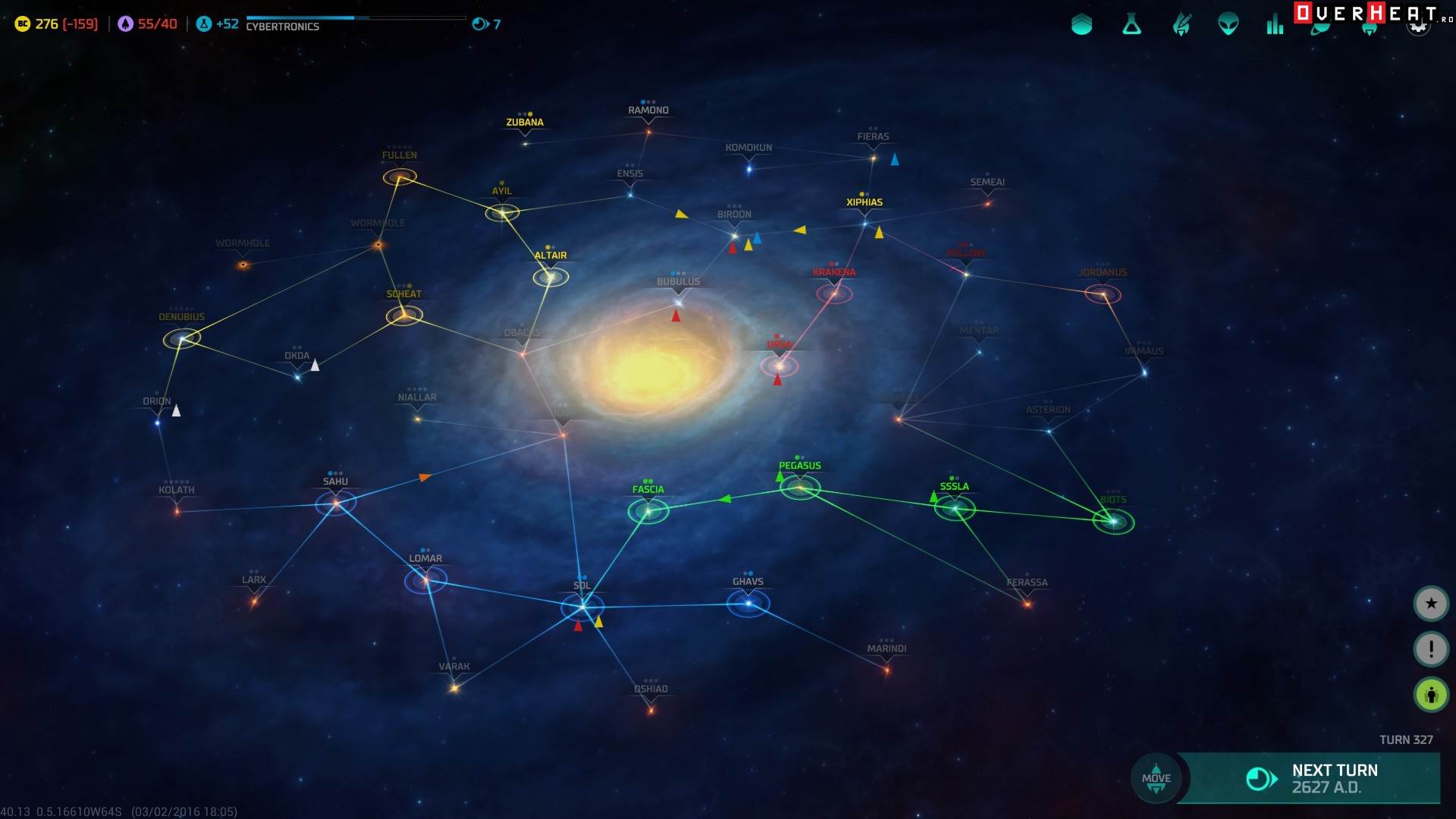1456x819 pixels.
Task: Open the star notification button
Action: 1431,604
